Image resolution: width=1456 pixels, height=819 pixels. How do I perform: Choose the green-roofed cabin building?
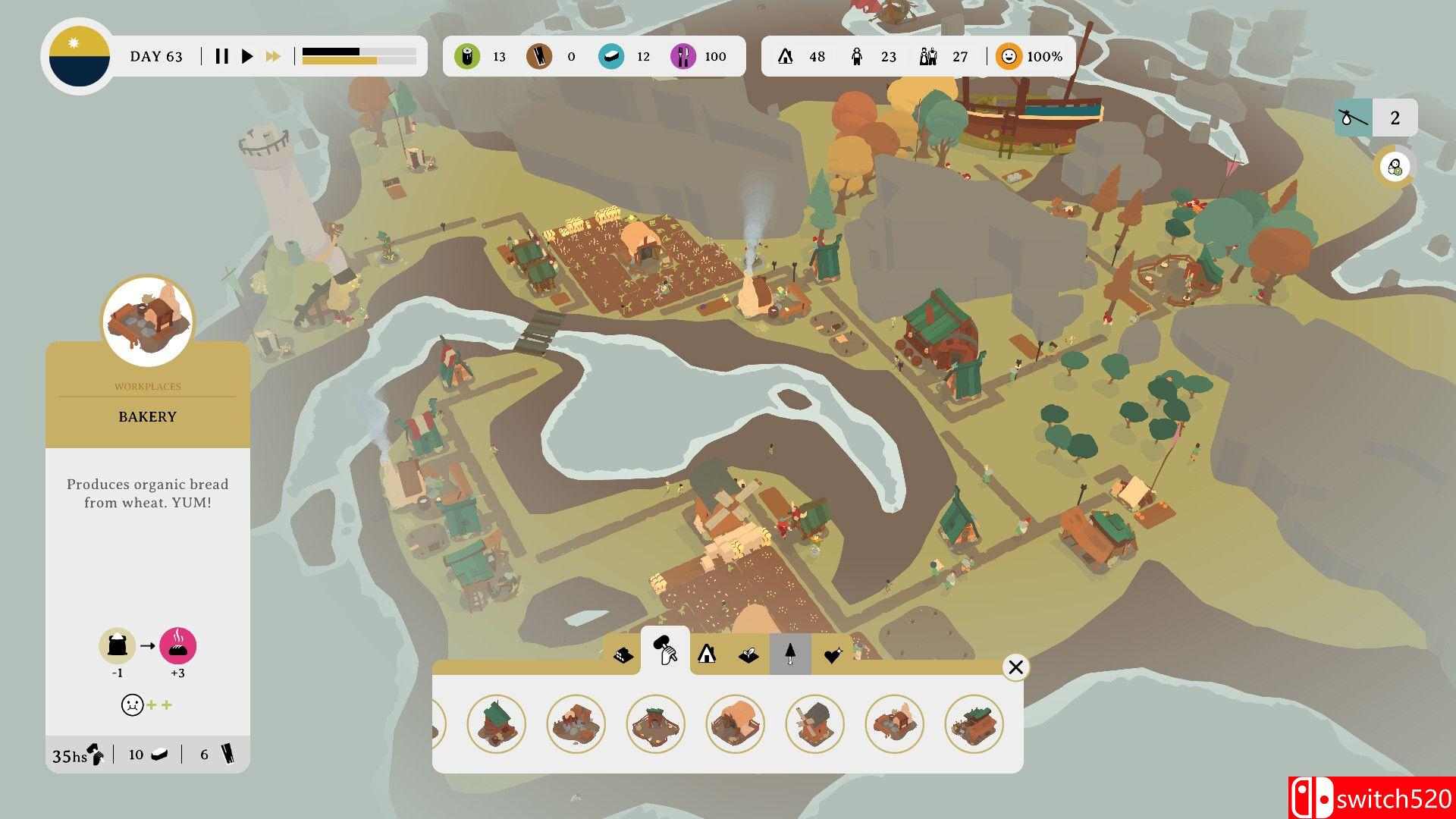497,724
